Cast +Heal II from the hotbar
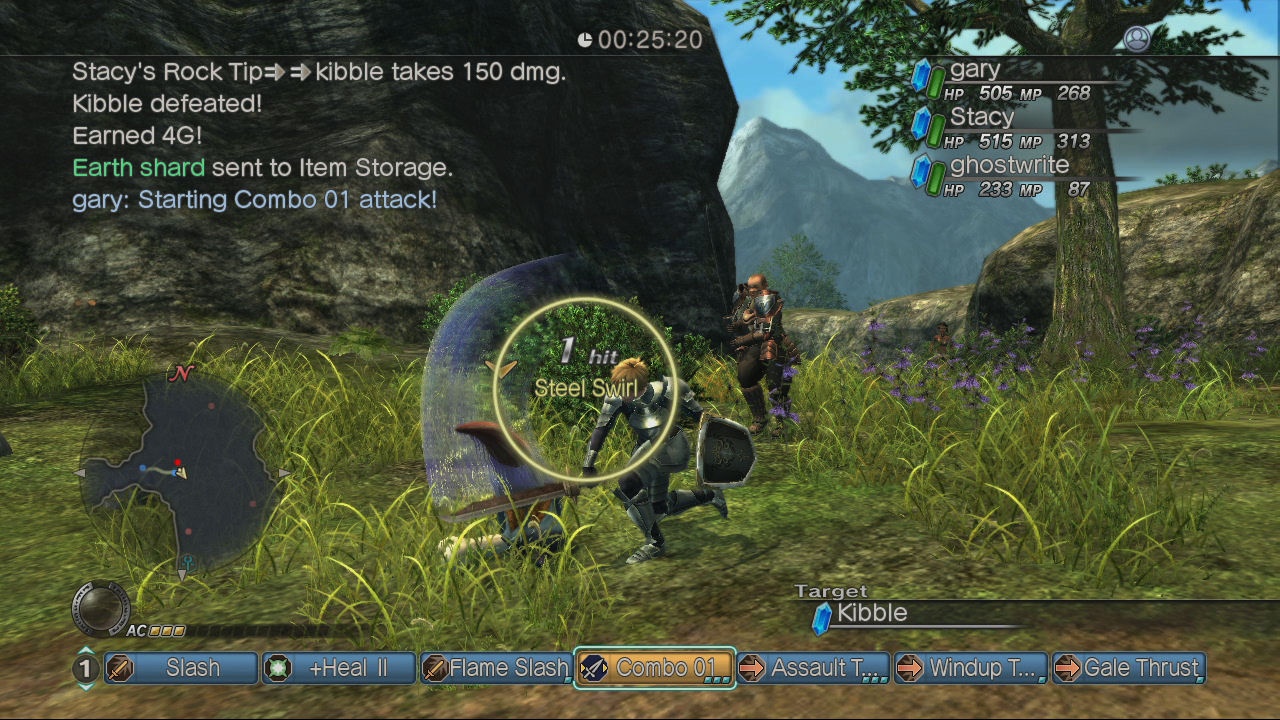This screenshot has width=1280, height=720. tap(340, 668)
